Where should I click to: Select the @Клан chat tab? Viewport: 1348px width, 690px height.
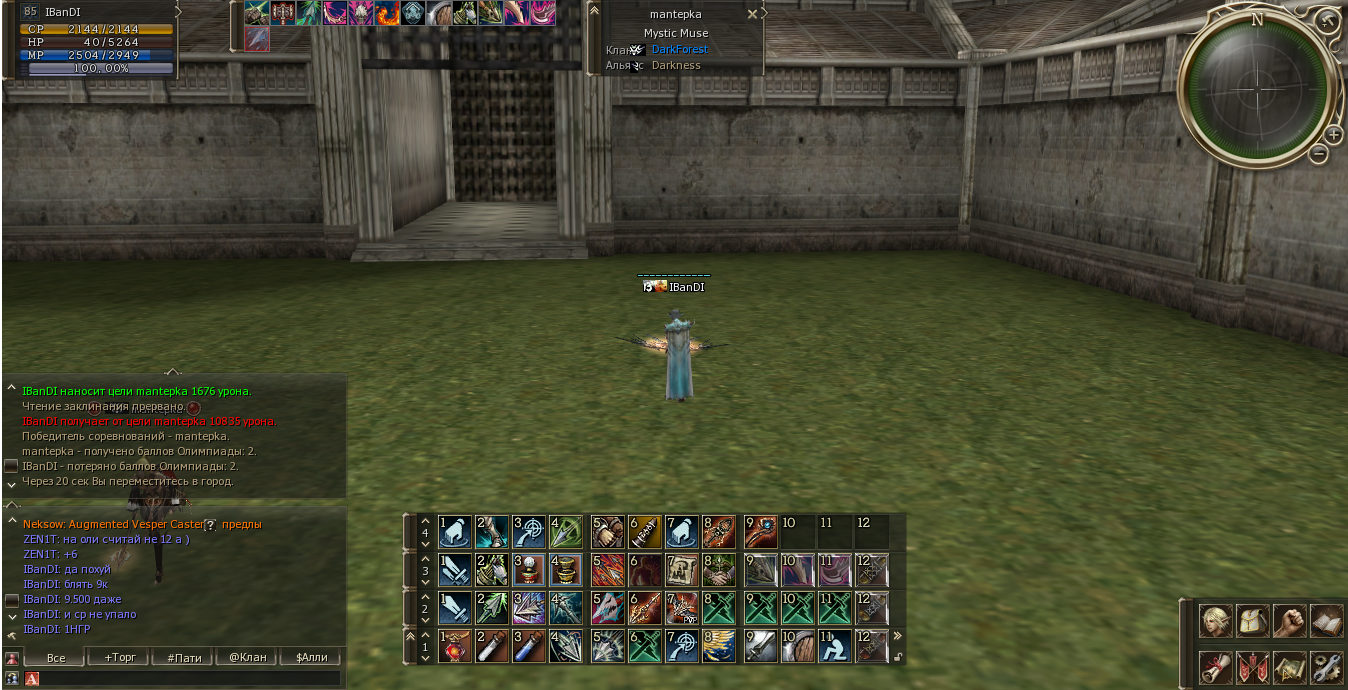[246, 657]
